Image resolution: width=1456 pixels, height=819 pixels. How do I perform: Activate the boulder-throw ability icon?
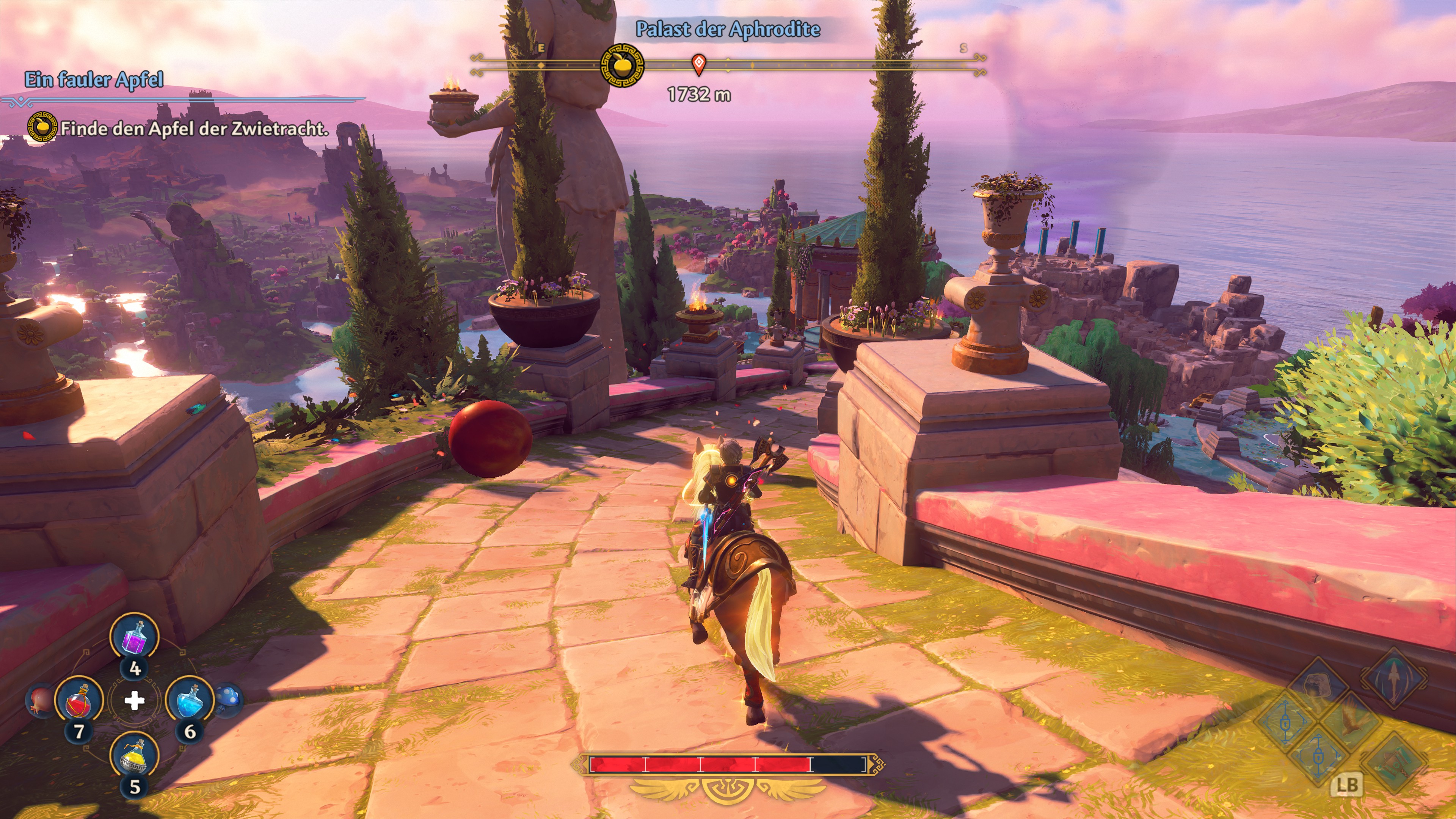pos(1319,687)
